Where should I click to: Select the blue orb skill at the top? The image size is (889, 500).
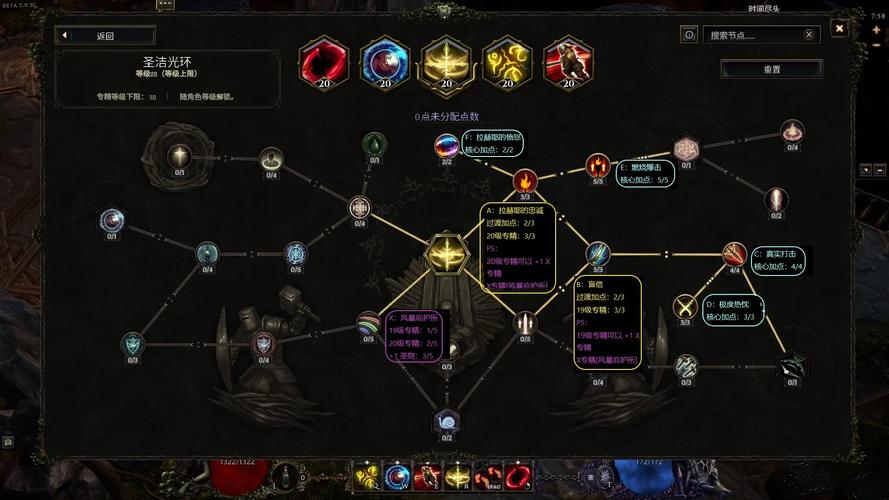(383, 63)
